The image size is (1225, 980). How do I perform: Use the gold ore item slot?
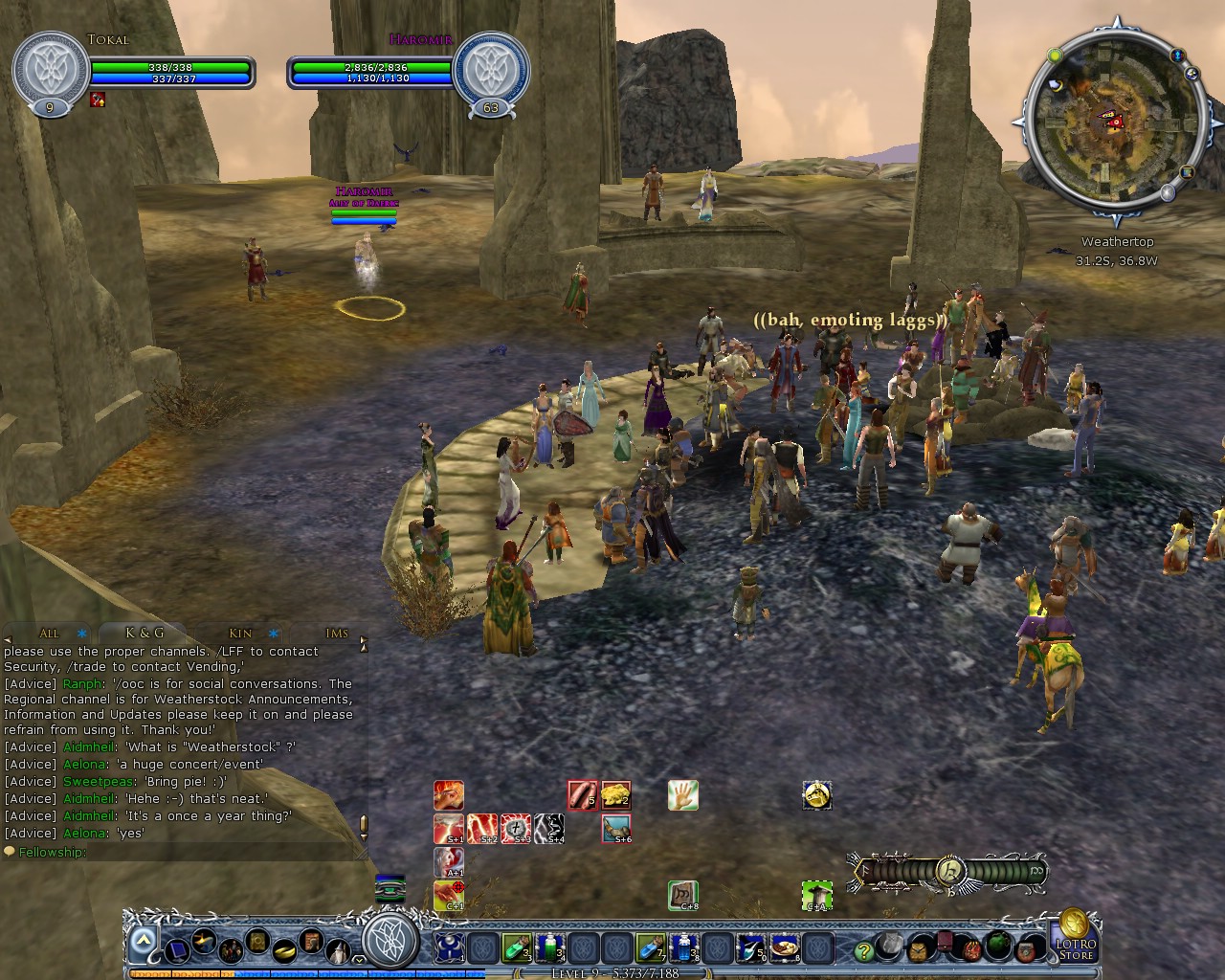pyautogui.click(x=615, y=795)
